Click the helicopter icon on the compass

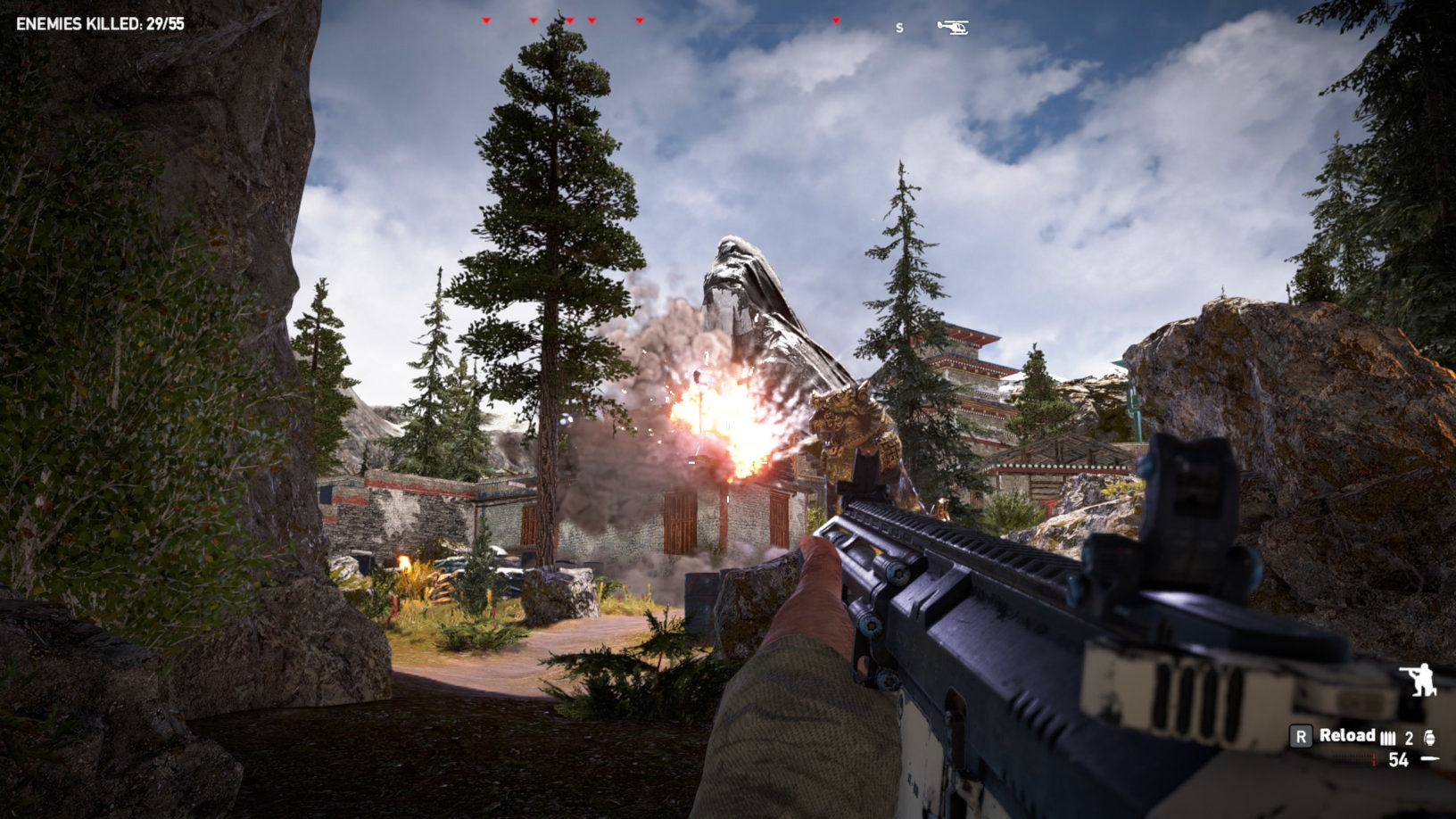coord(953,28)
